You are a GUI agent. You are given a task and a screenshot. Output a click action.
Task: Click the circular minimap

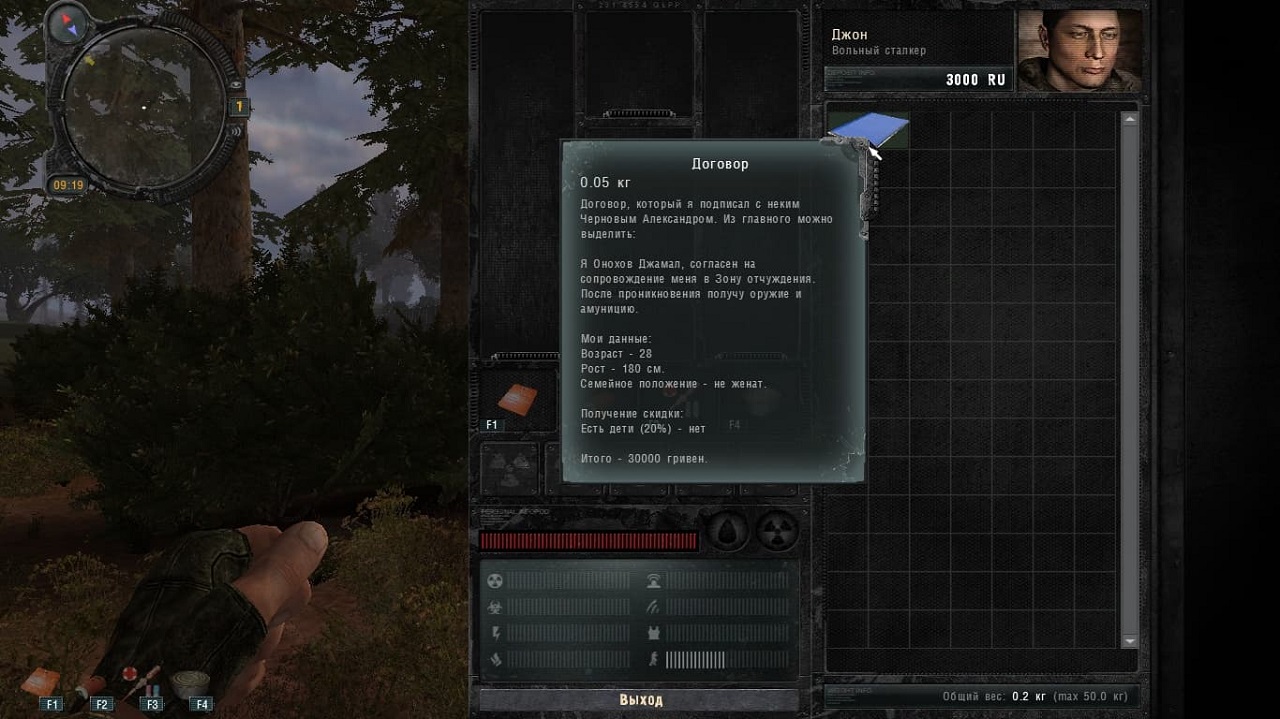point(145,105)
